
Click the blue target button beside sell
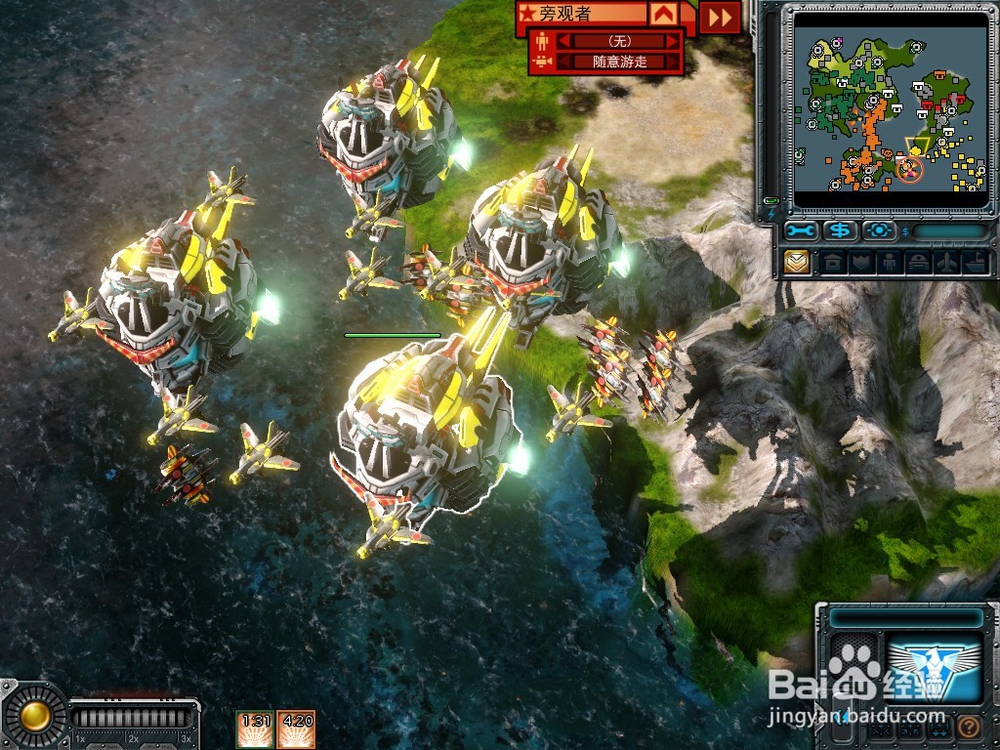click(879, 231)
